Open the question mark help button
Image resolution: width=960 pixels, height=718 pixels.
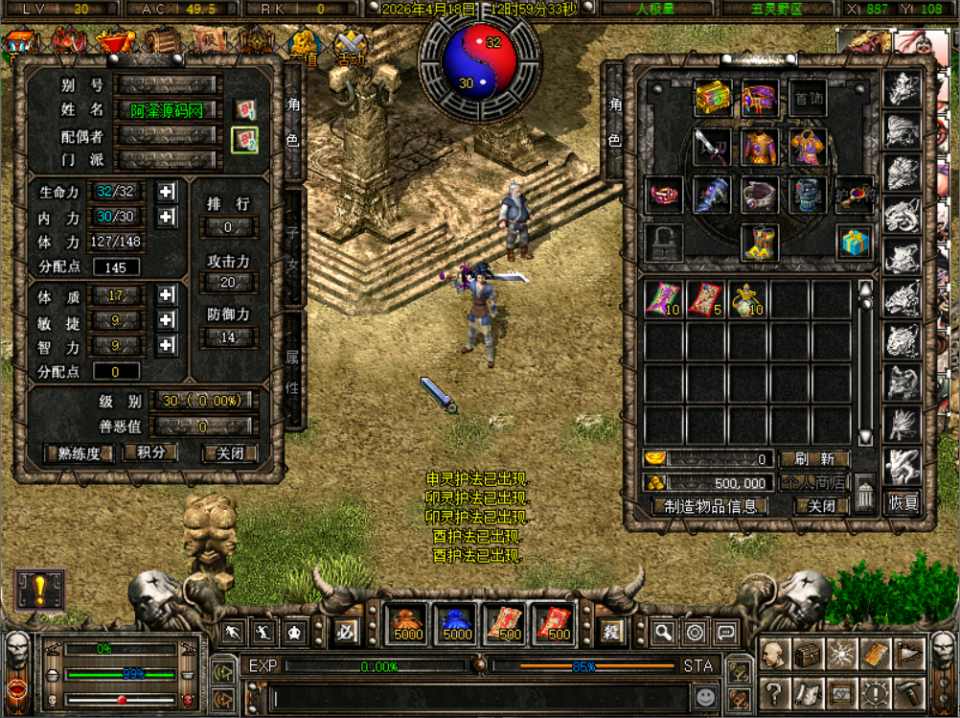pyautogui.click(x=772, y=691)
